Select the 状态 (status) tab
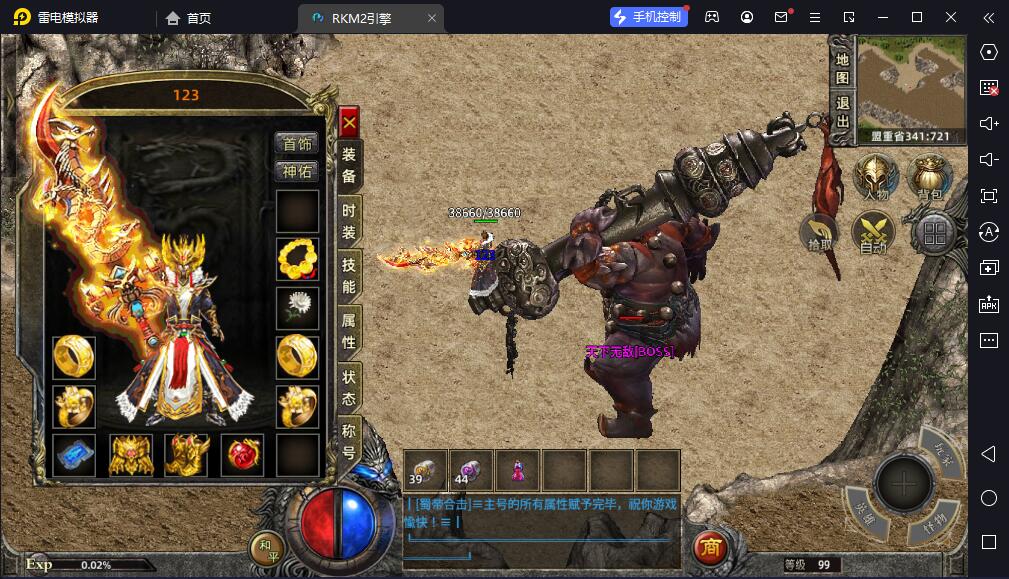 (x=349, y=387)
